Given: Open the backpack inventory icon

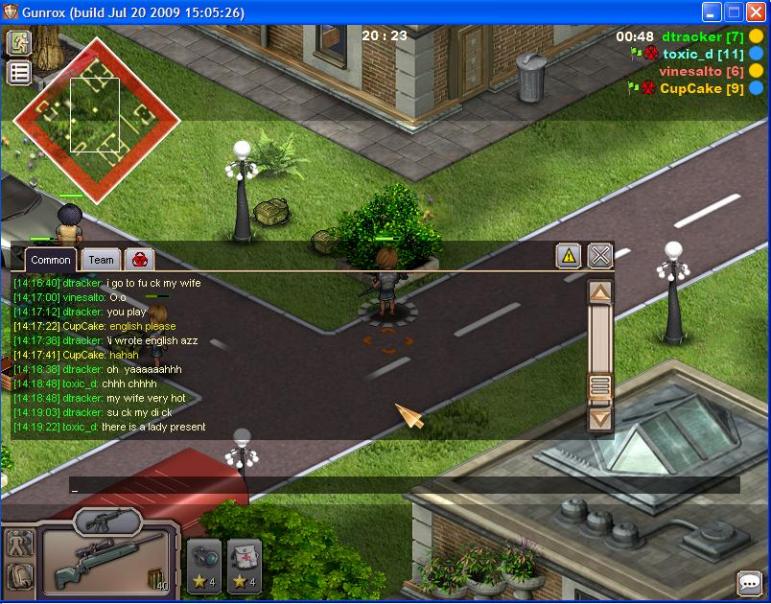Looking at the screenshot, I should tap(20, 577).
